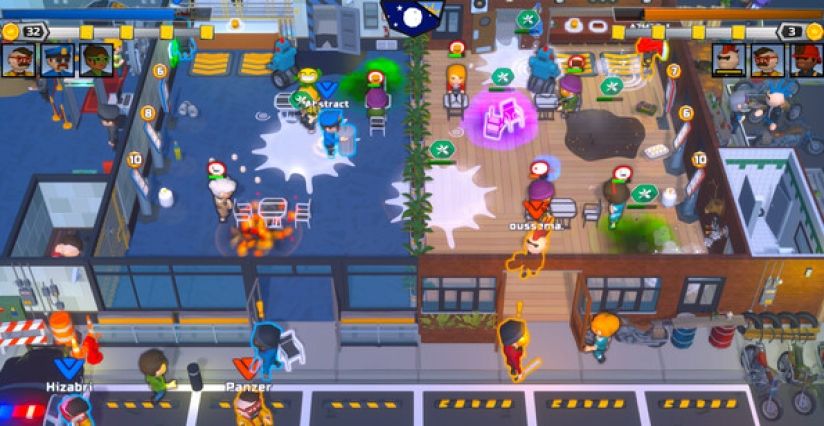
Task: Select the blue team green-goggles player portrait
Action: 96,60
